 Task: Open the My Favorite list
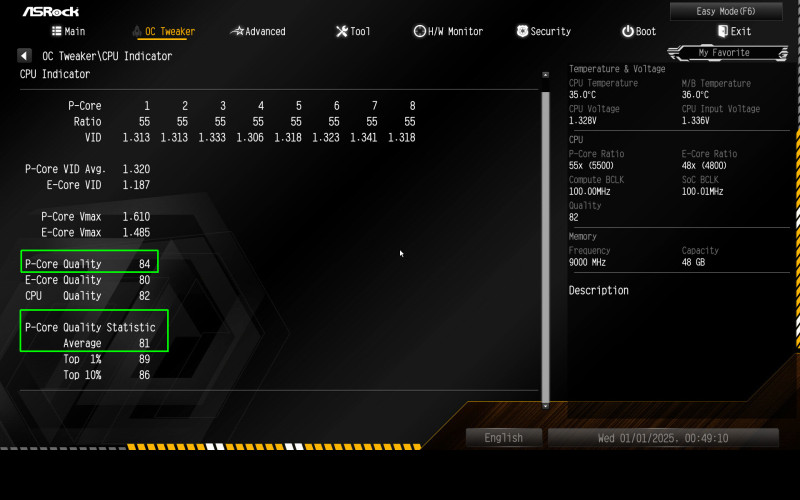(x=731, y=52)
